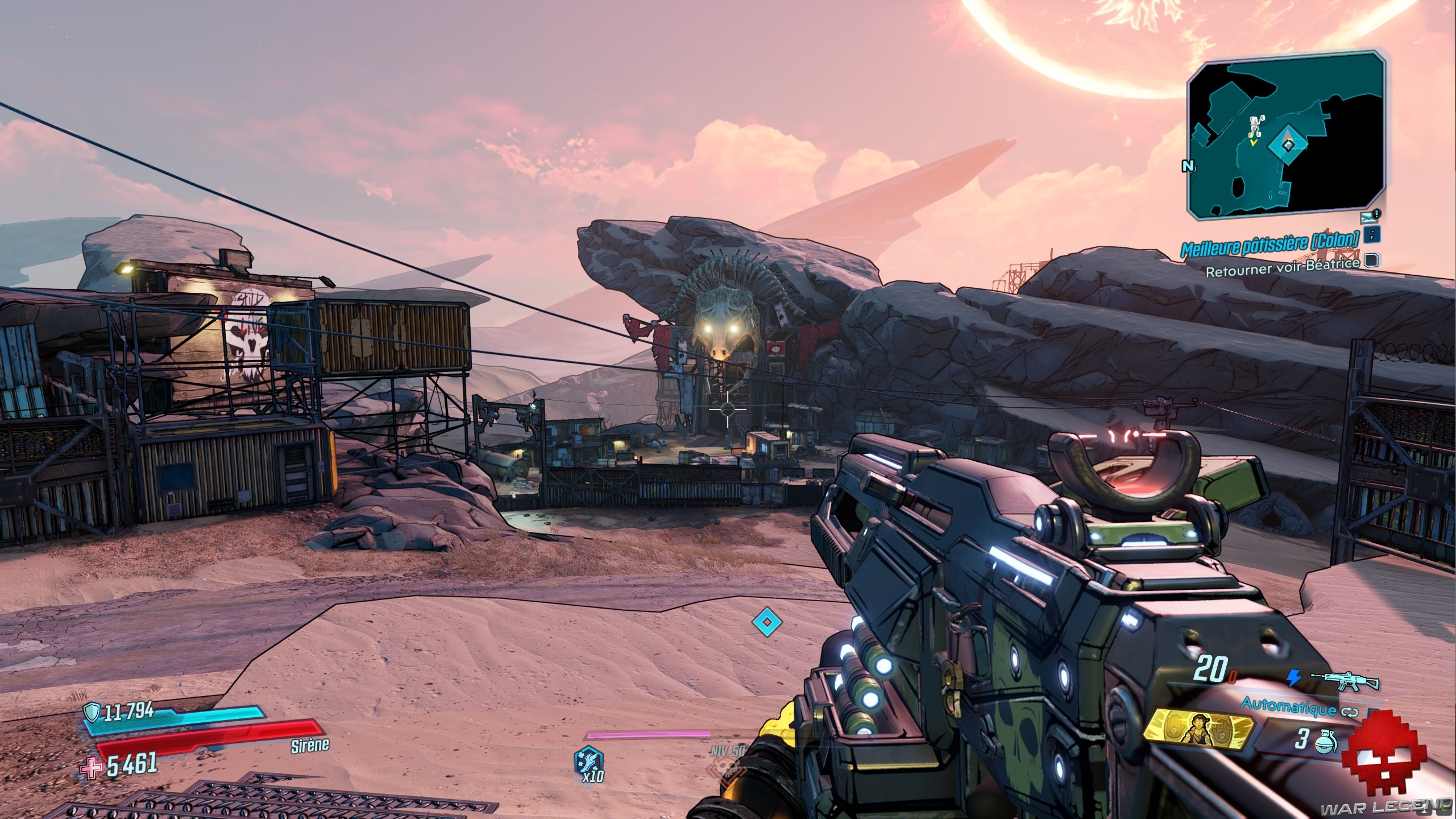Tick the "Retourner voir Béatrice" objective checkbox
The image size is (1456, 819).
(x=1370, y=261)
